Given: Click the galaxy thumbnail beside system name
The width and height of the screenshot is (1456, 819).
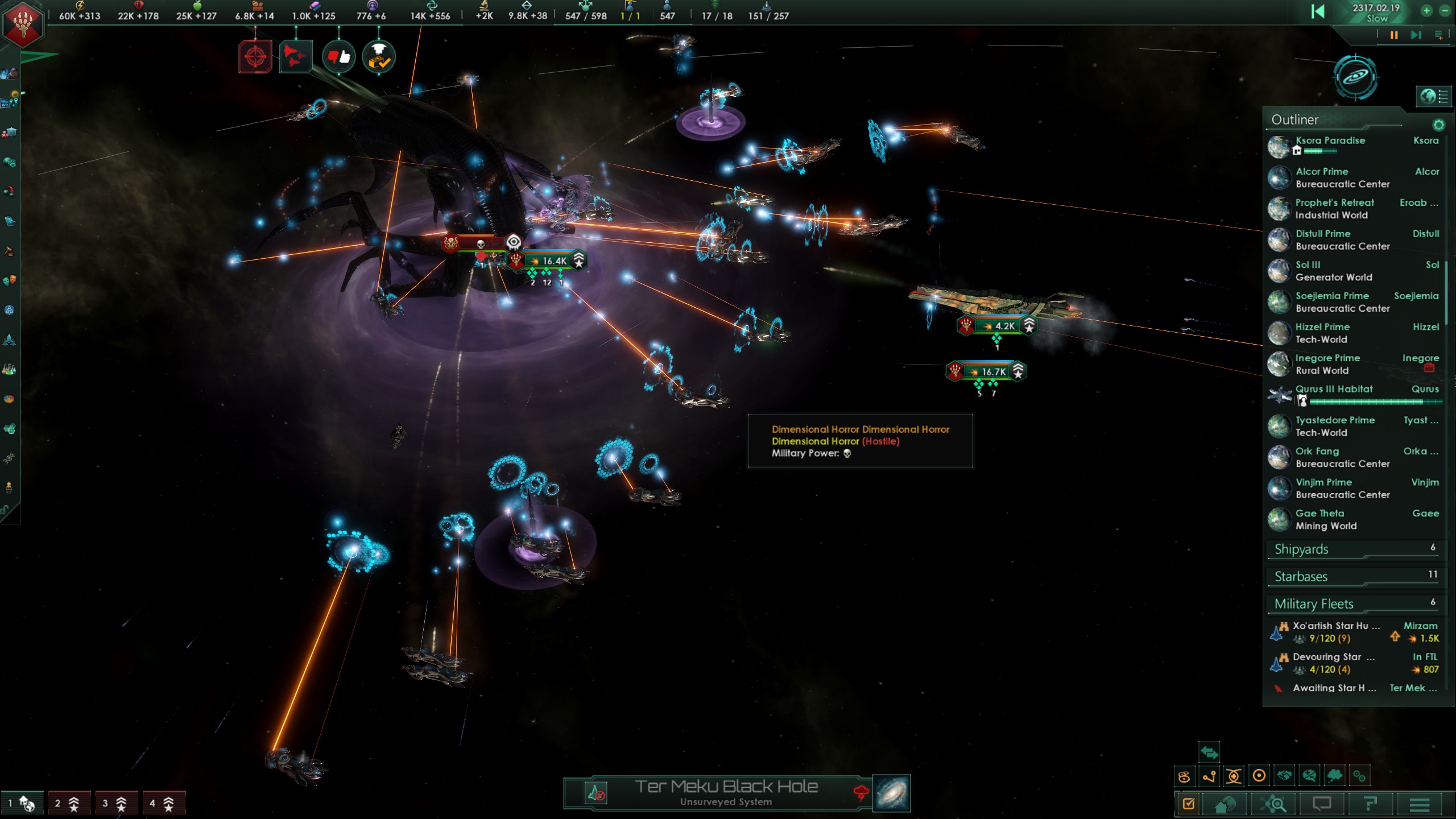Looking at the screenshot, I should pos(891,793).
